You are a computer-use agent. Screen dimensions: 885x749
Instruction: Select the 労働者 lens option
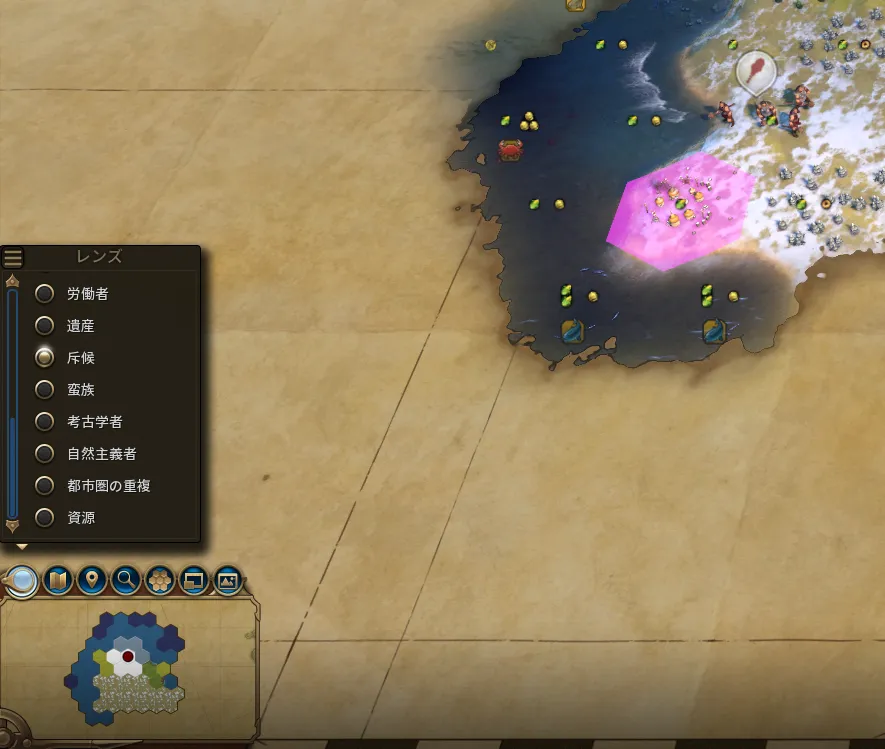[x=45, y=294]
